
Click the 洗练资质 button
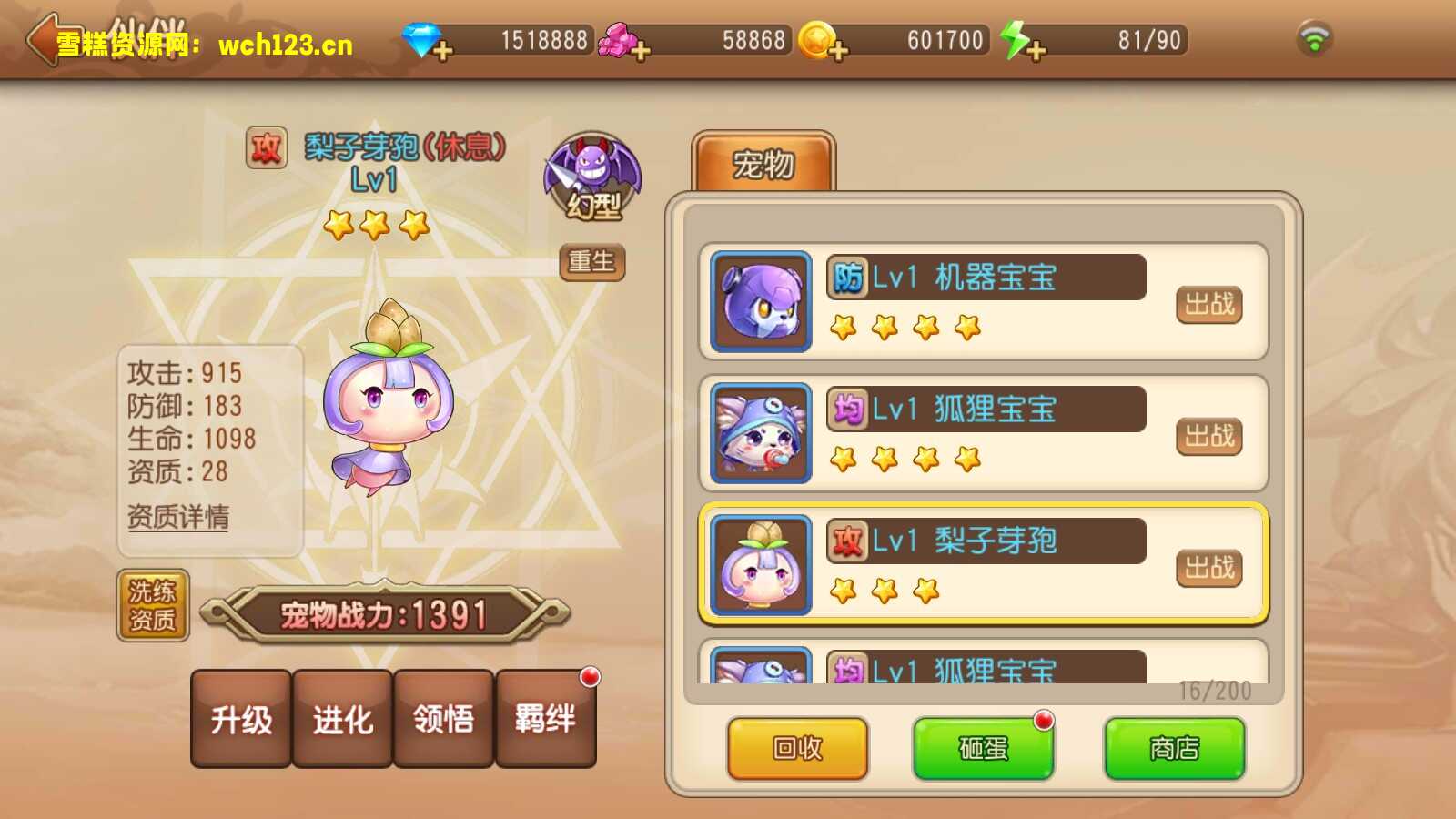153,606
